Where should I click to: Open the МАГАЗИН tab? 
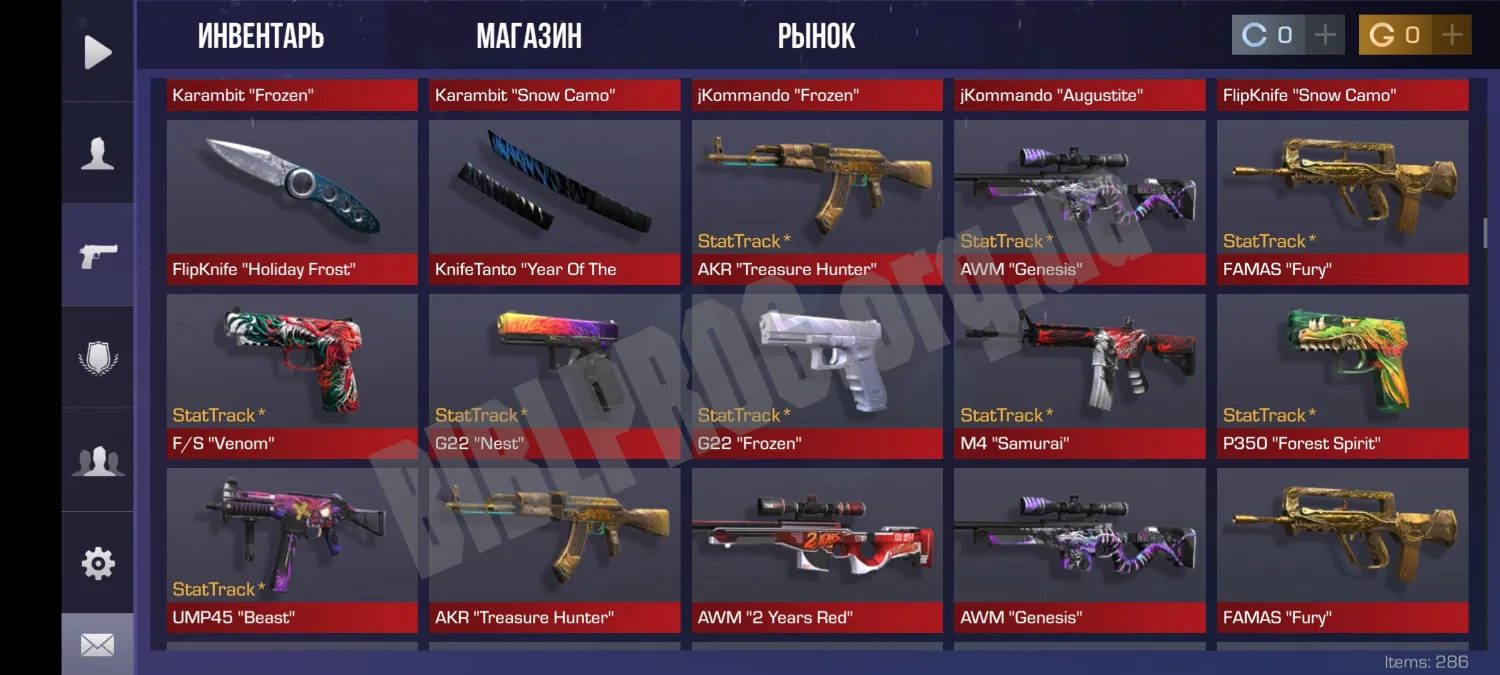click(529, 37)
